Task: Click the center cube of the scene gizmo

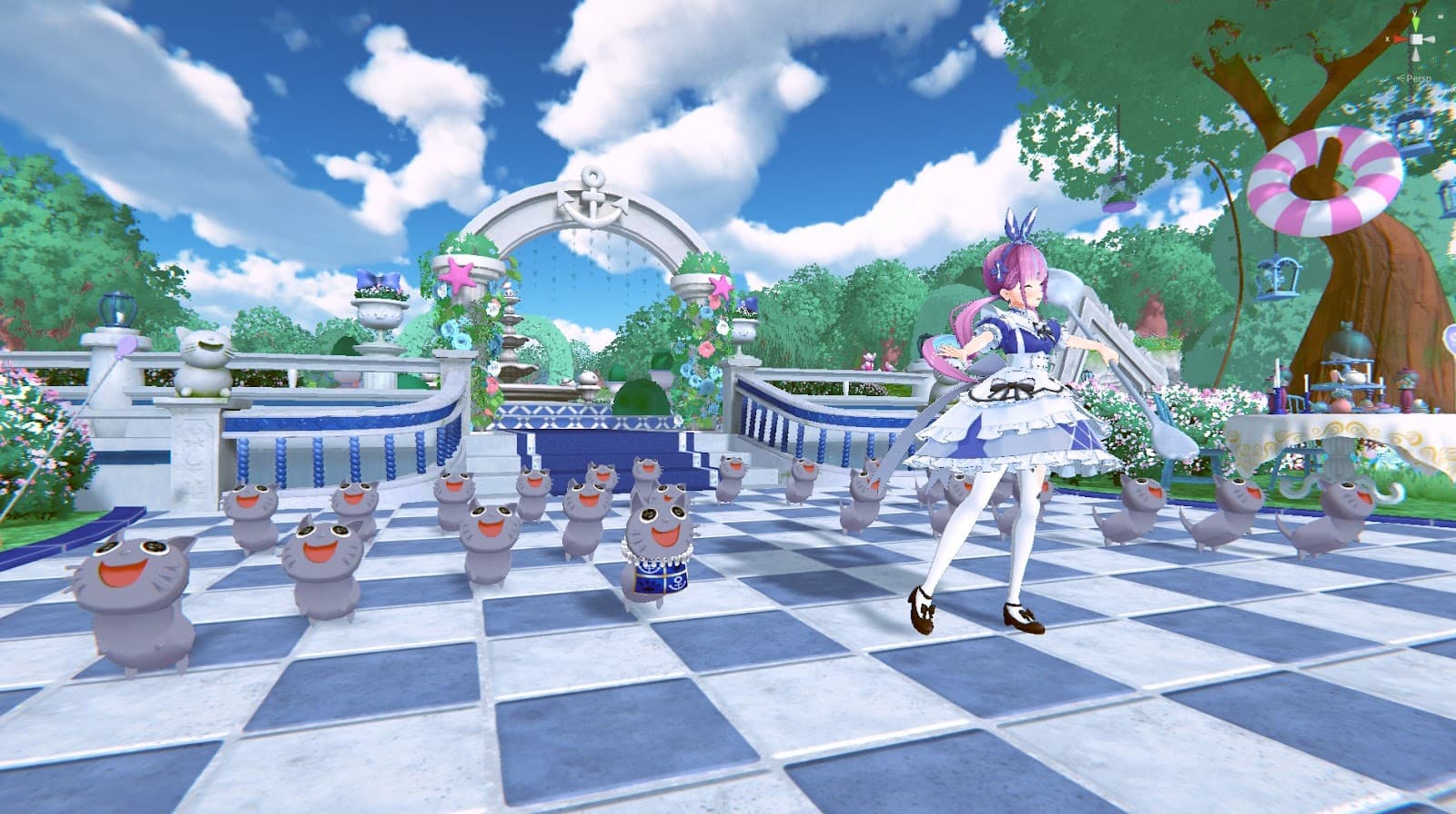Action: point(1418,41)
